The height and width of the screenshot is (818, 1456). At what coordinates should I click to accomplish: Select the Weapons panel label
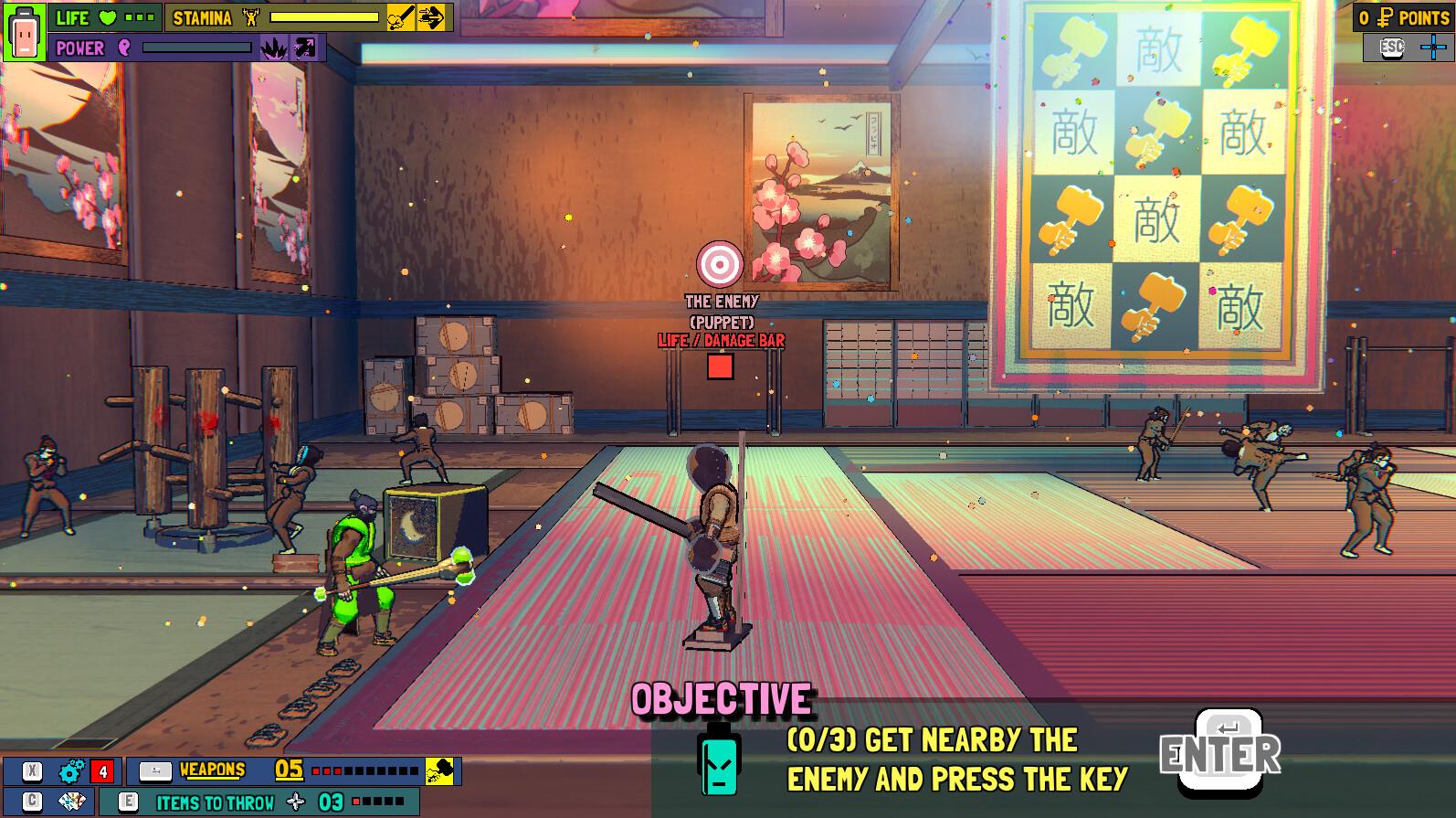tap(212, 770)
